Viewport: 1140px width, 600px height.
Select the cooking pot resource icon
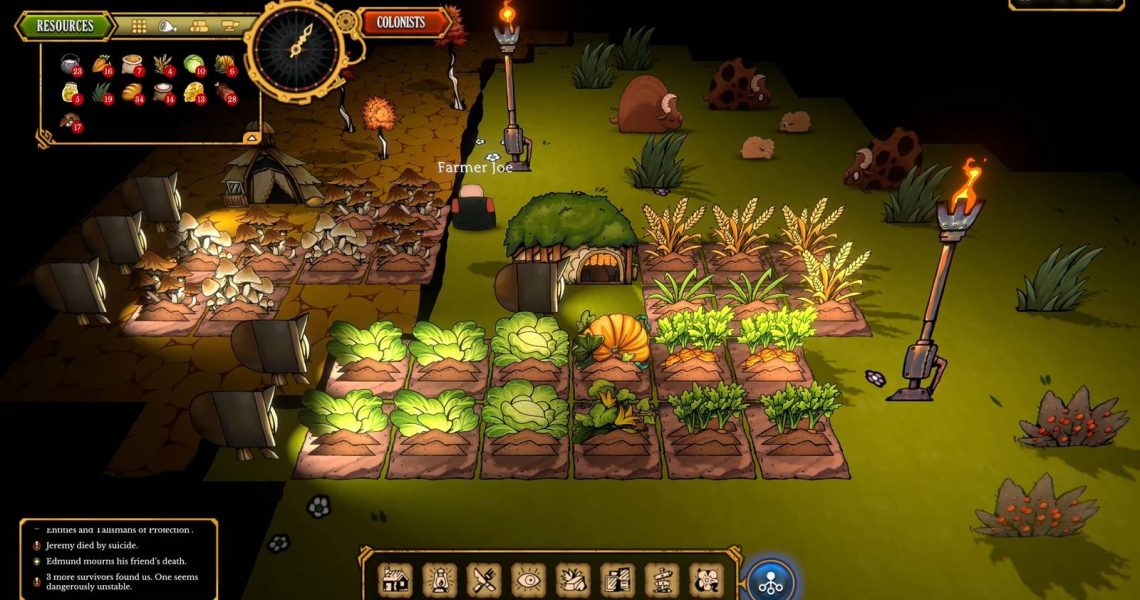point(70,65)
